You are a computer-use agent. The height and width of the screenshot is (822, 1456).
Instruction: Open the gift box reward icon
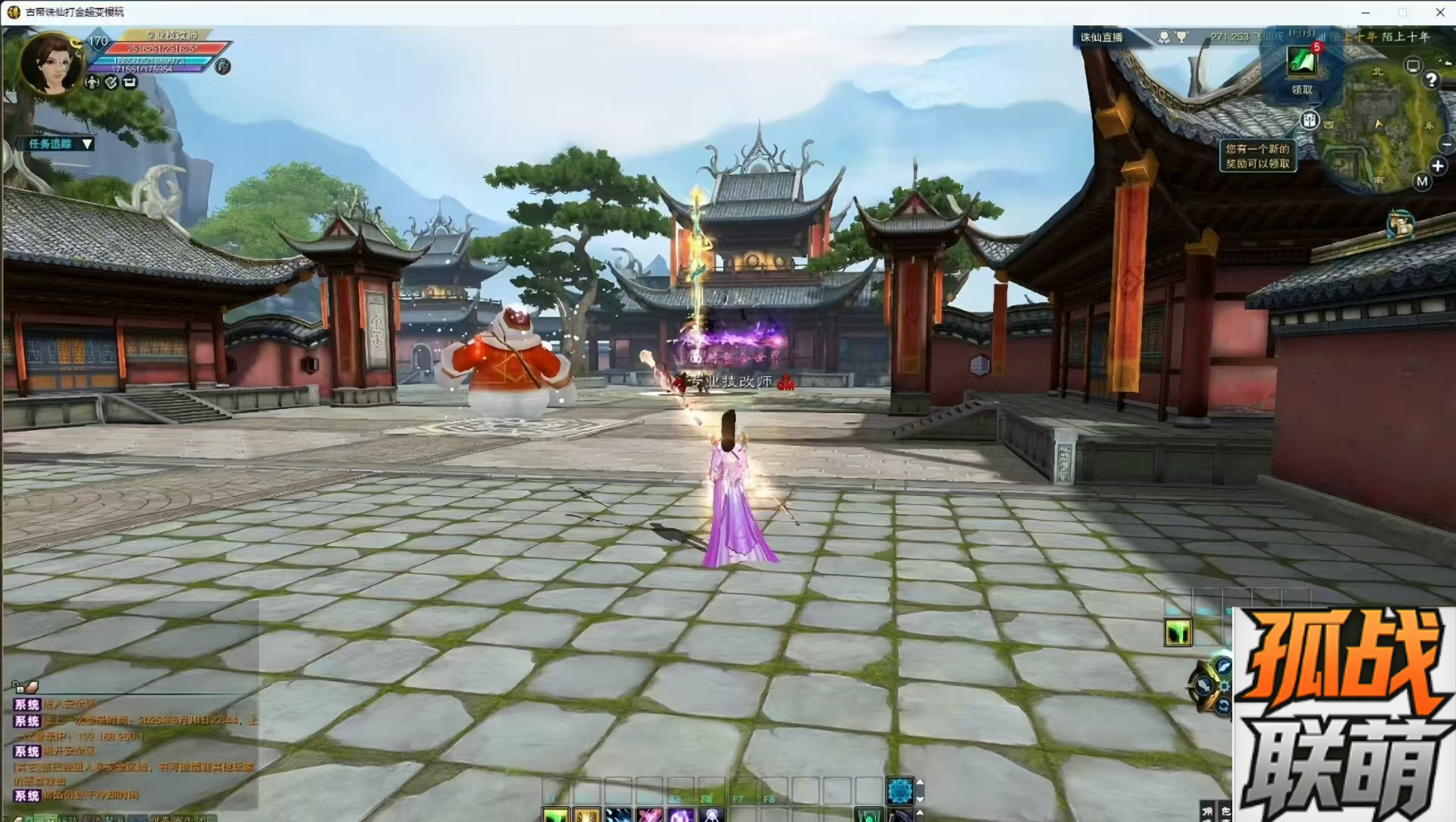[x=1310, y=120]
